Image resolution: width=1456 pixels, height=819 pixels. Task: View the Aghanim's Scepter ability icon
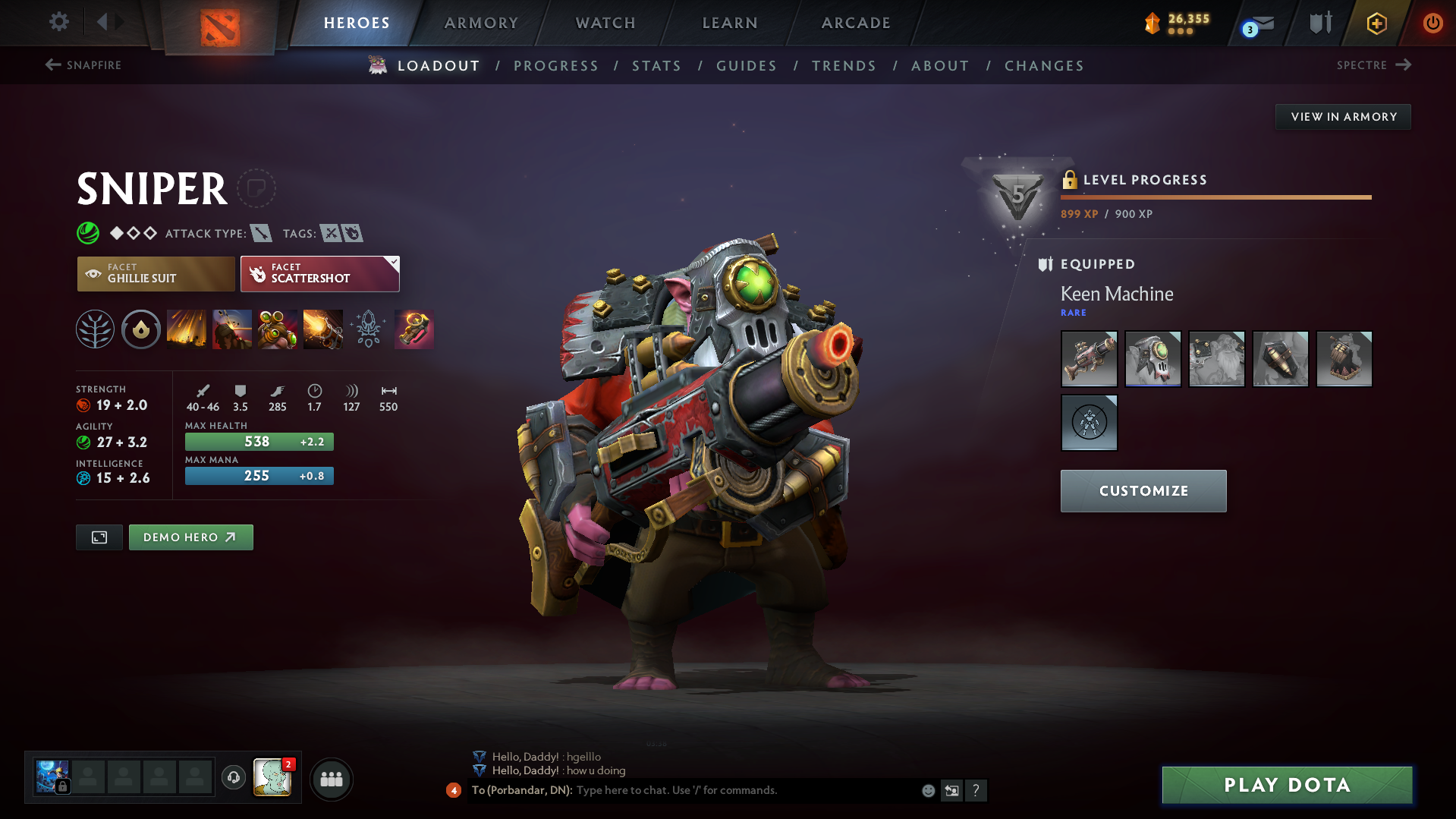pos(369,329)
